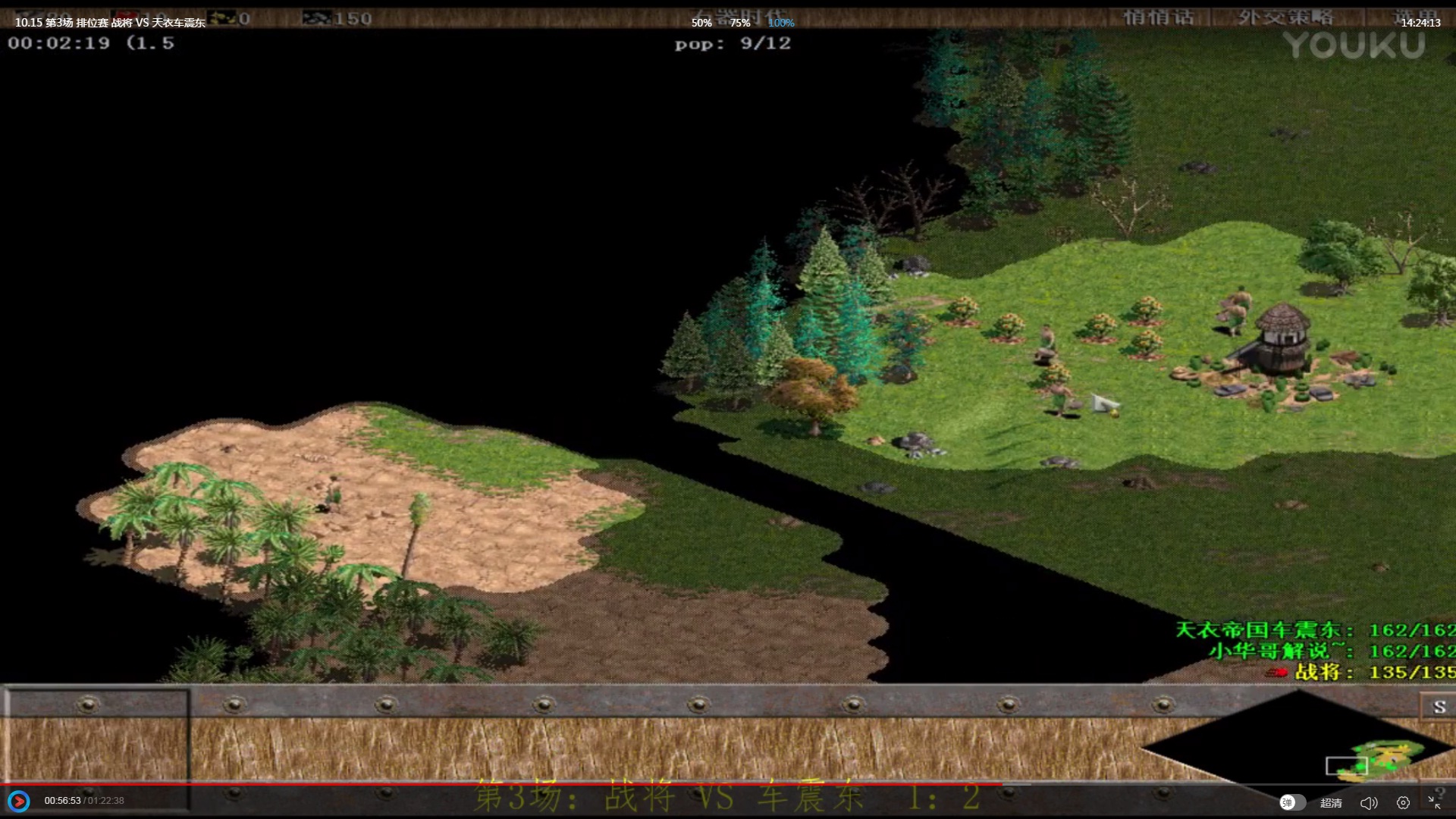Set the video scale to 50%

coord(701,23)
